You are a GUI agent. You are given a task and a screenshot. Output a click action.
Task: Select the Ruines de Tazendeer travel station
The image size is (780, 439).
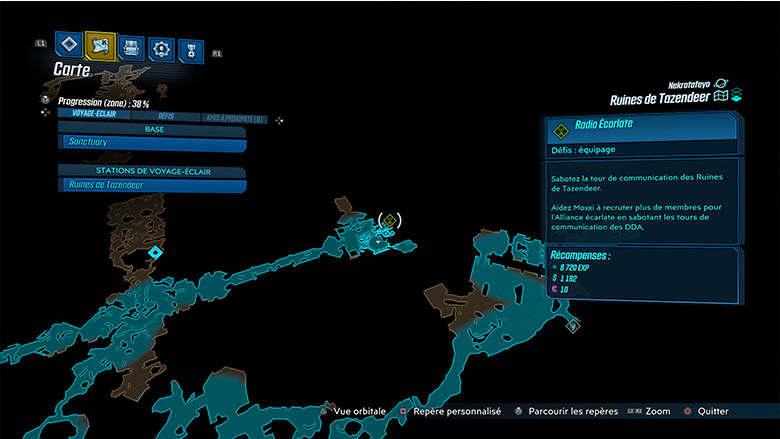(x=152, y=185)
